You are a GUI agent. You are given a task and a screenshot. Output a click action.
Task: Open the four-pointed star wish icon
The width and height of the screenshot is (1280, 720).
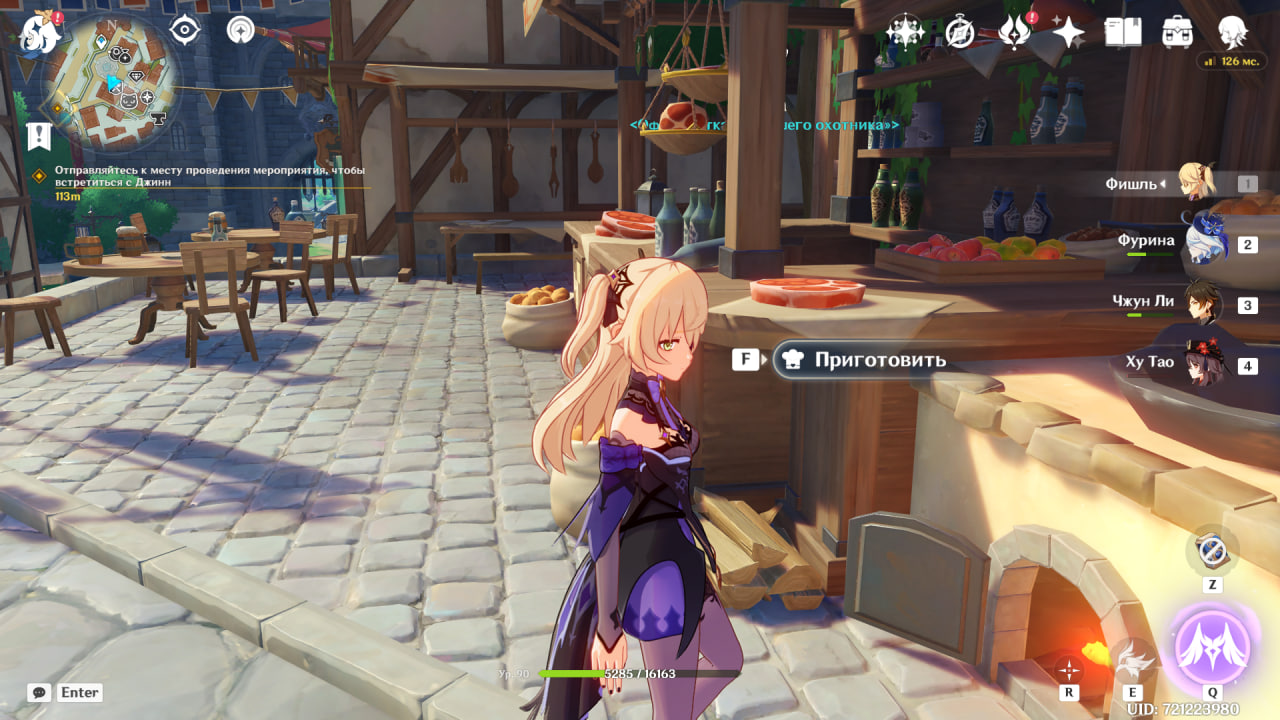pos(1068,33)
